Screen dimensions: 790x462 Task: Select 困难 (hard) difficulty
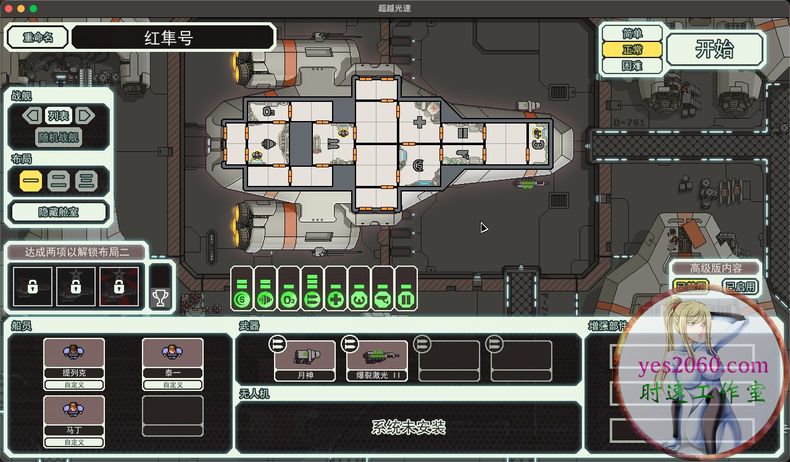(631, 65)
